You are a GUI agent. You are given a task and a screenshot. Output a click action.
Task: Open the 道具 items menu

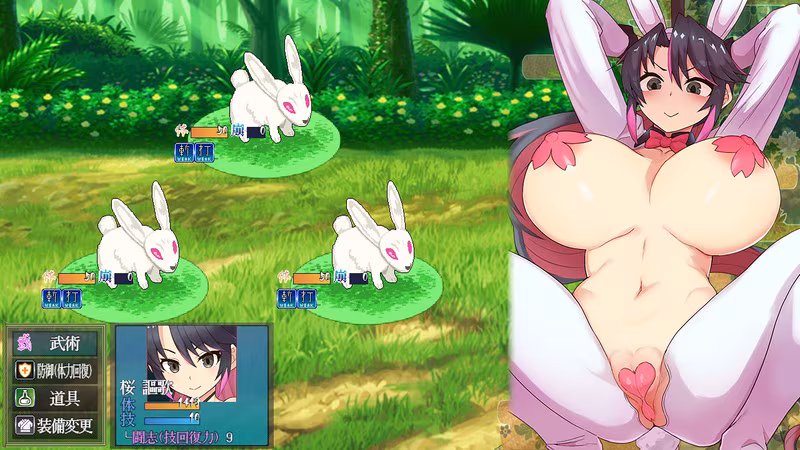pyautogui.click(x=56, y=397)
